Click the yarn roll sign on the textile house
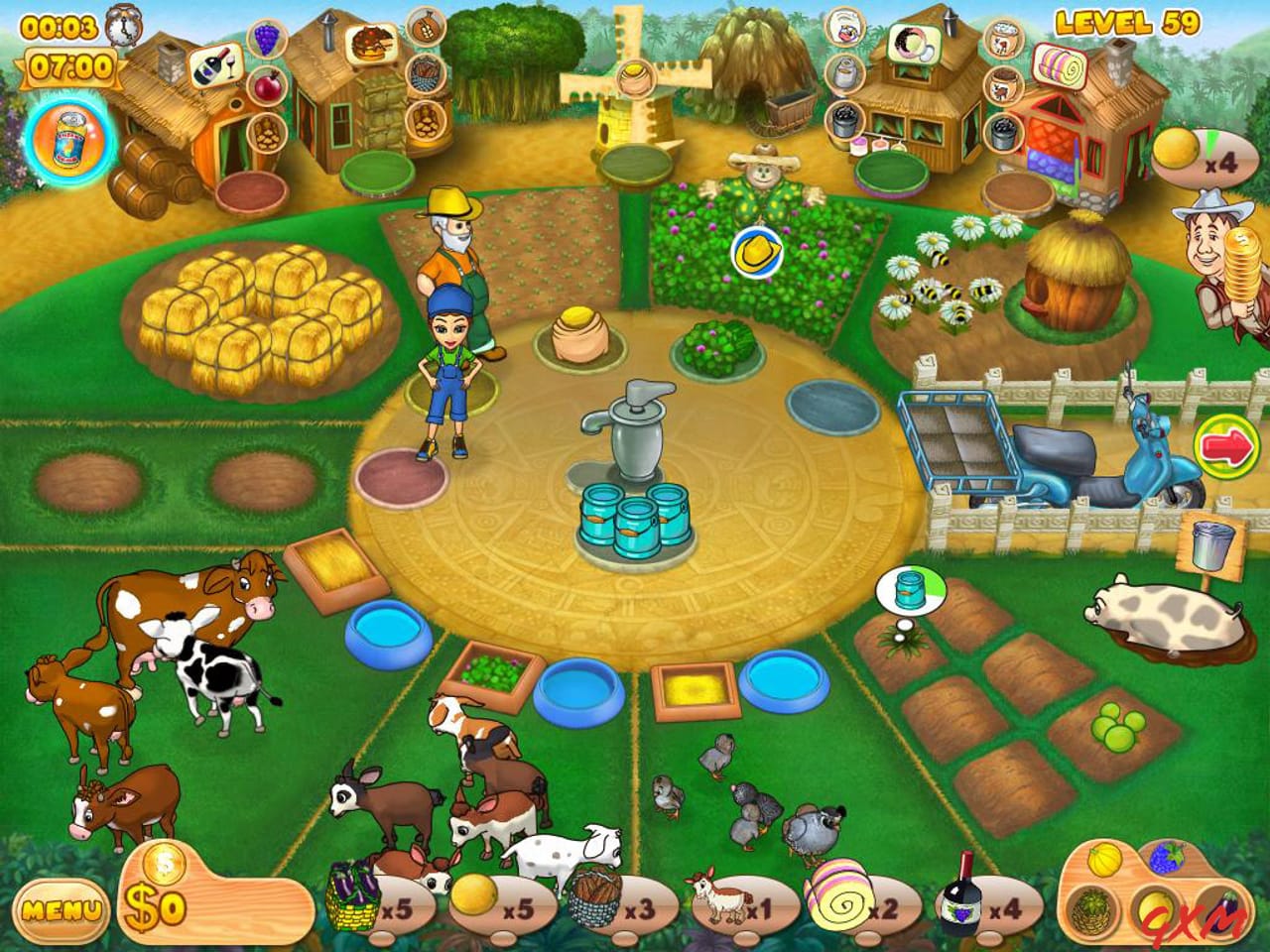 (1062, 65)
